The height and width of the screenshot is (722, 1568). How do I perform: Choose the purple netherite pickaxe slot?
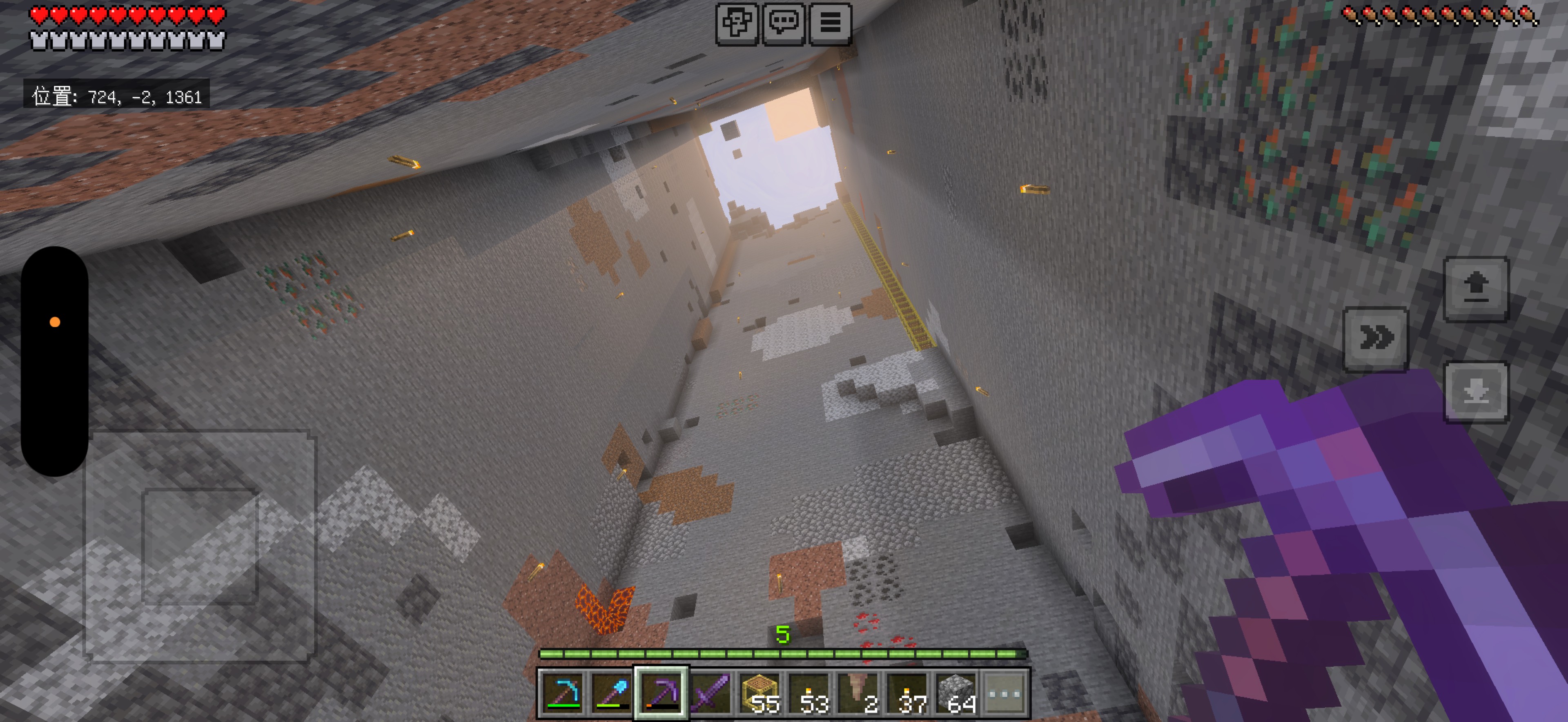tap(661, 693)
